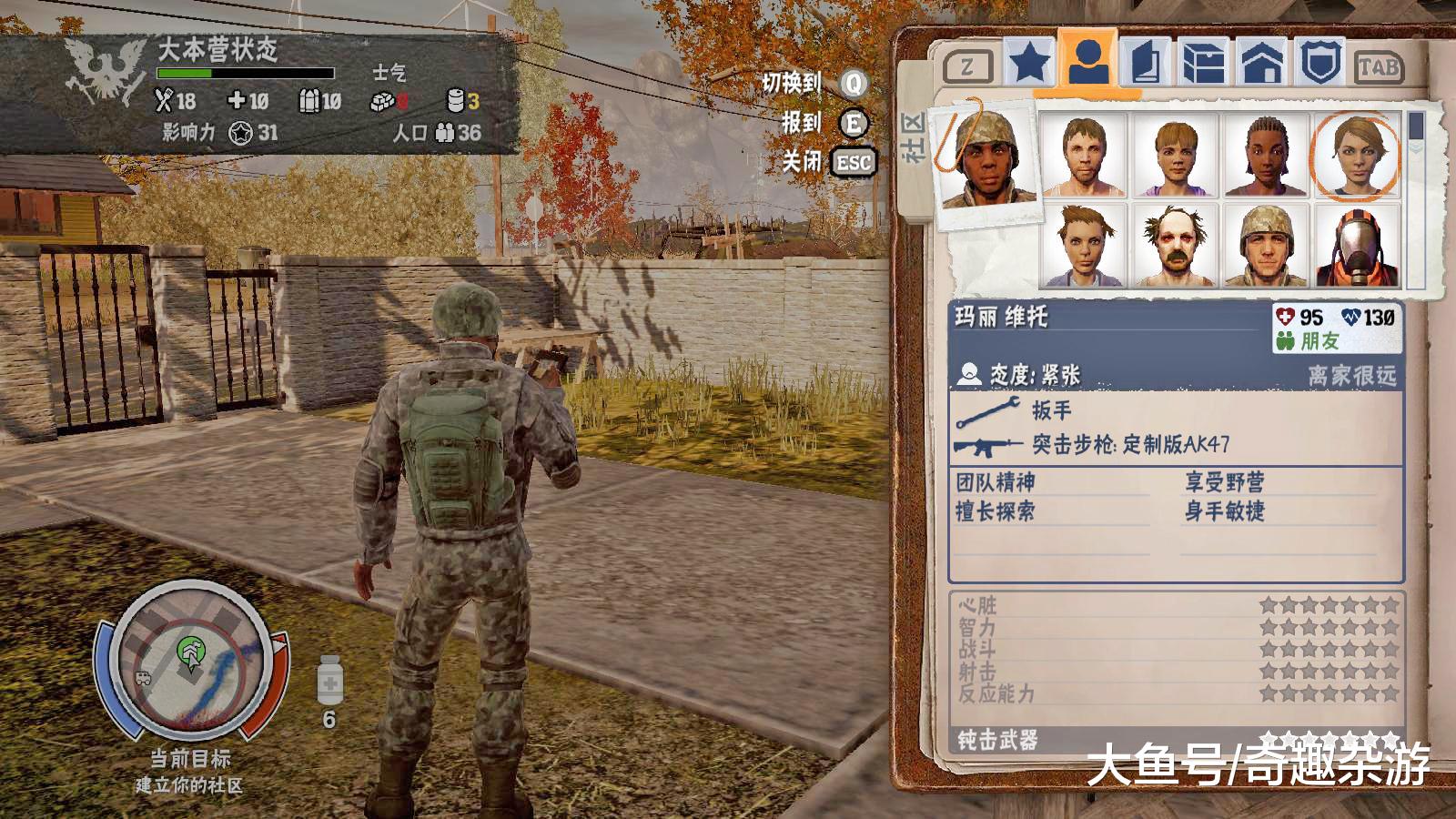1456x819 pixels.
Task: Open the community members person tab
Action: pyautogui.click(x=1087, y=62)
